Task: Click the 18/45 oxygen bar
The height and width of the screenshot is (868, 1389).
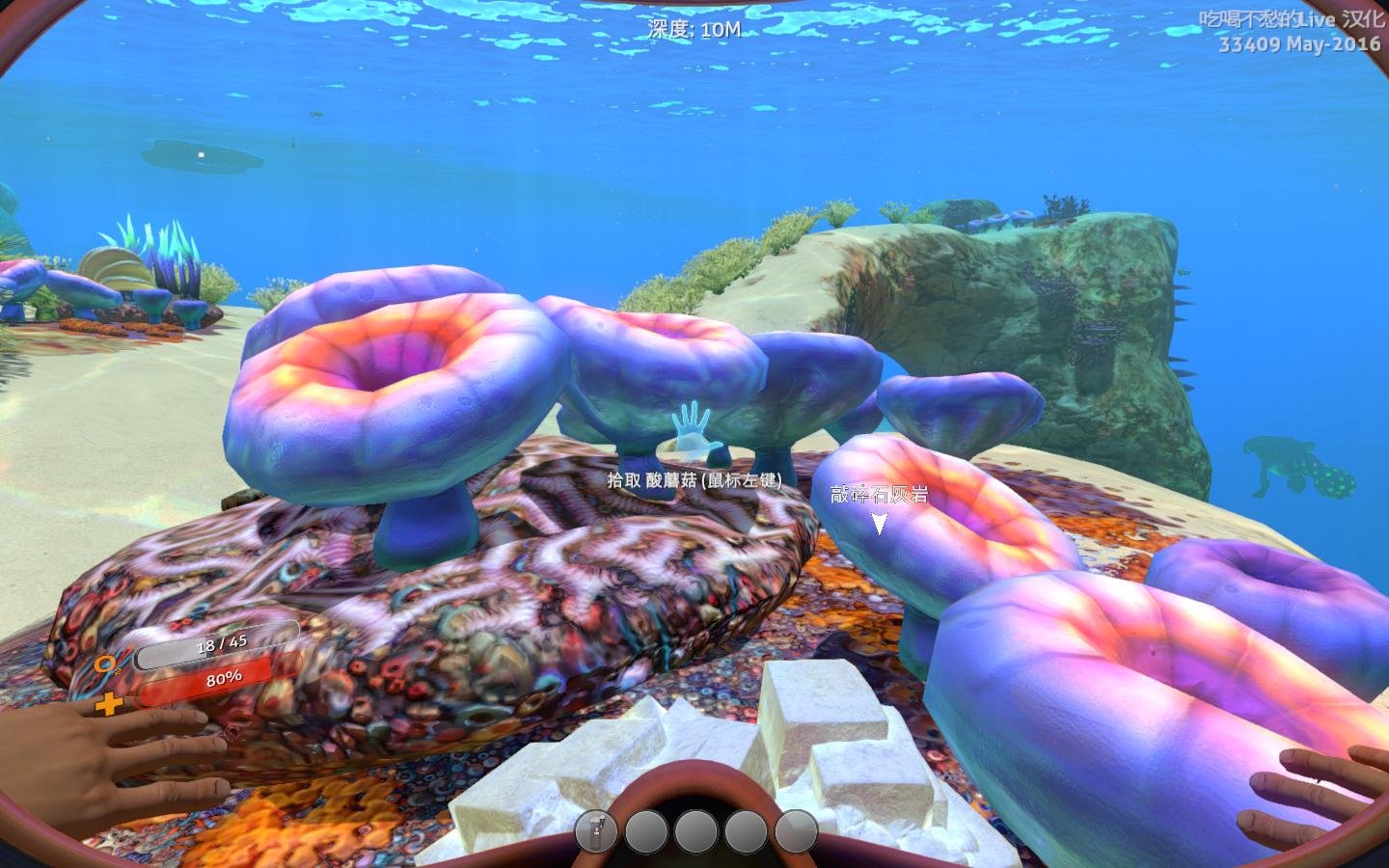Action: point(224,642)
